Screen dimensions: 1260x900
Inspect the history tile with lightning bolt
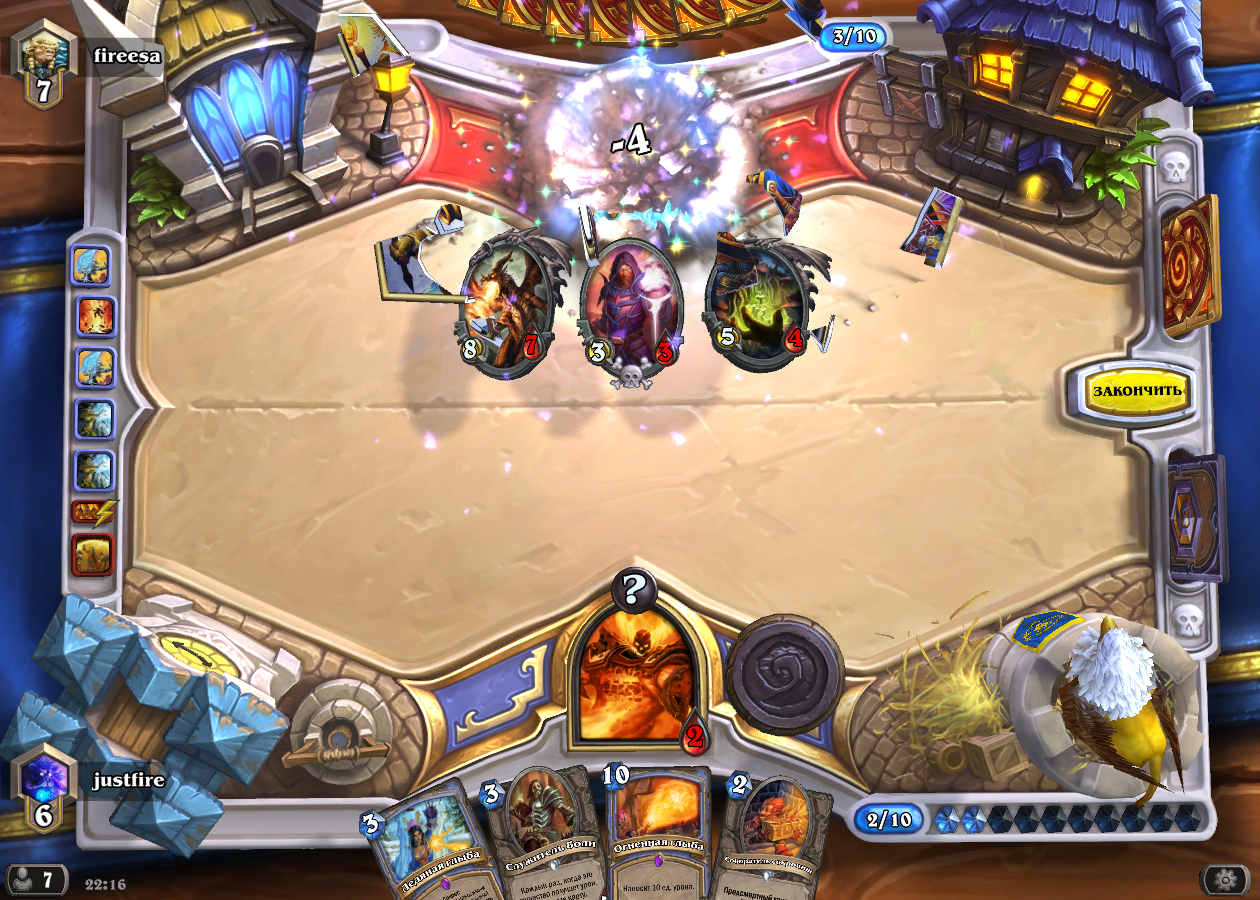point(94,513)
